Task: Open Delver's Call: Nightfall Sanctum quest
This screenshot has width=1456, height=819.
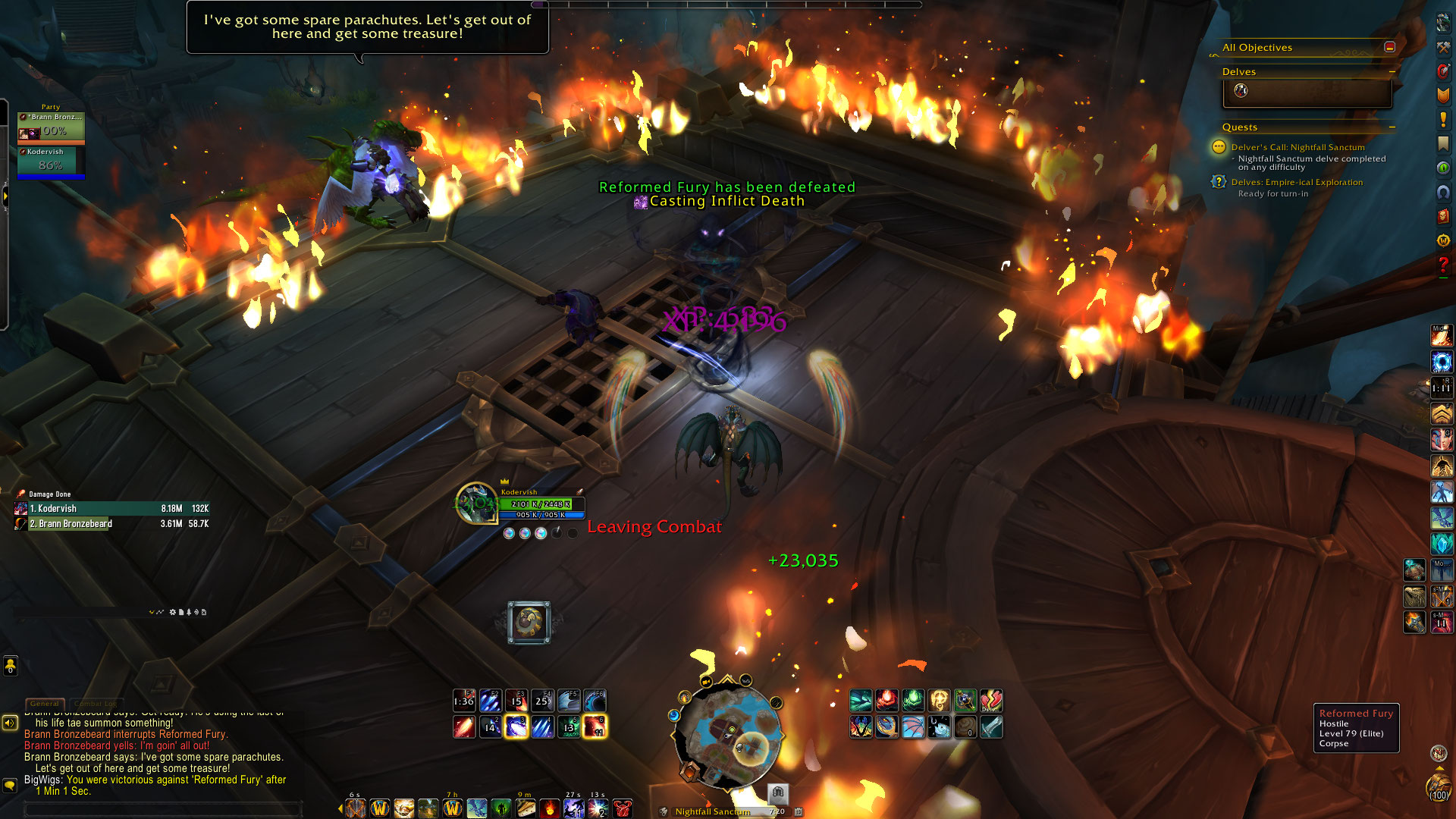Action: click(1298, 147)
